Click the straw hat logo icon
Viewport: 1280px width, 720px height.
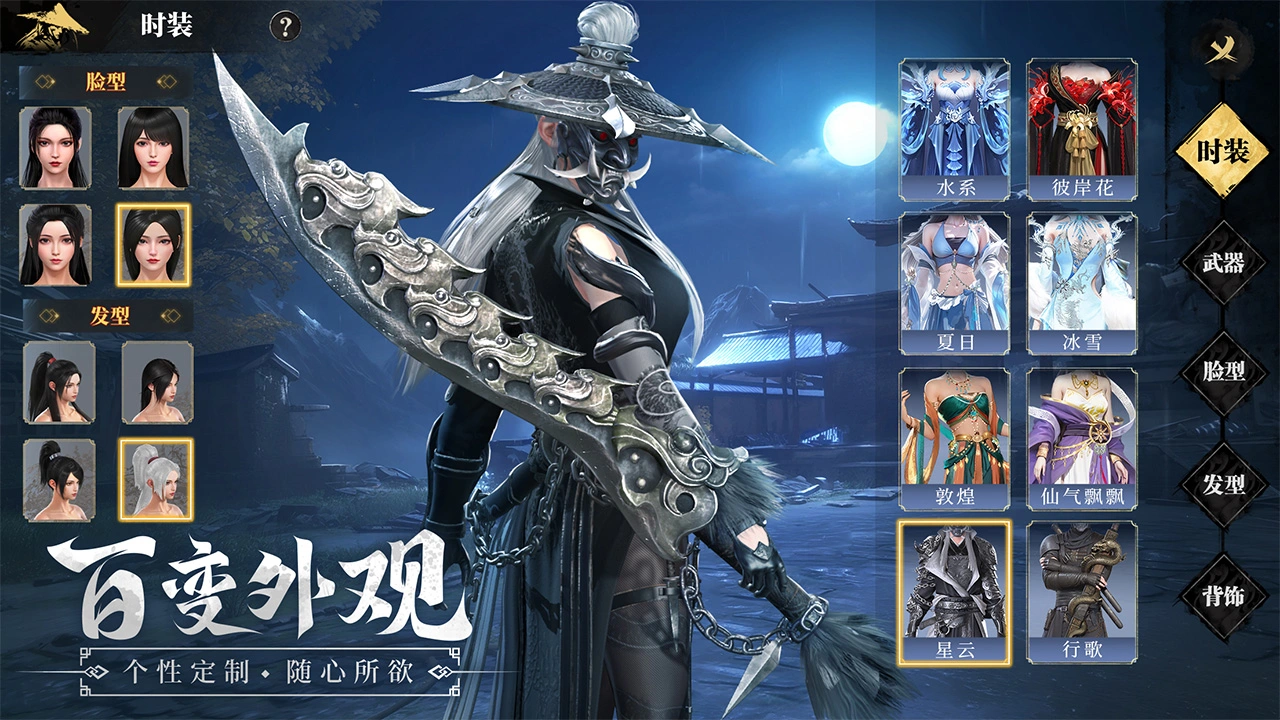pyautogui.click(x=52, y=26)
